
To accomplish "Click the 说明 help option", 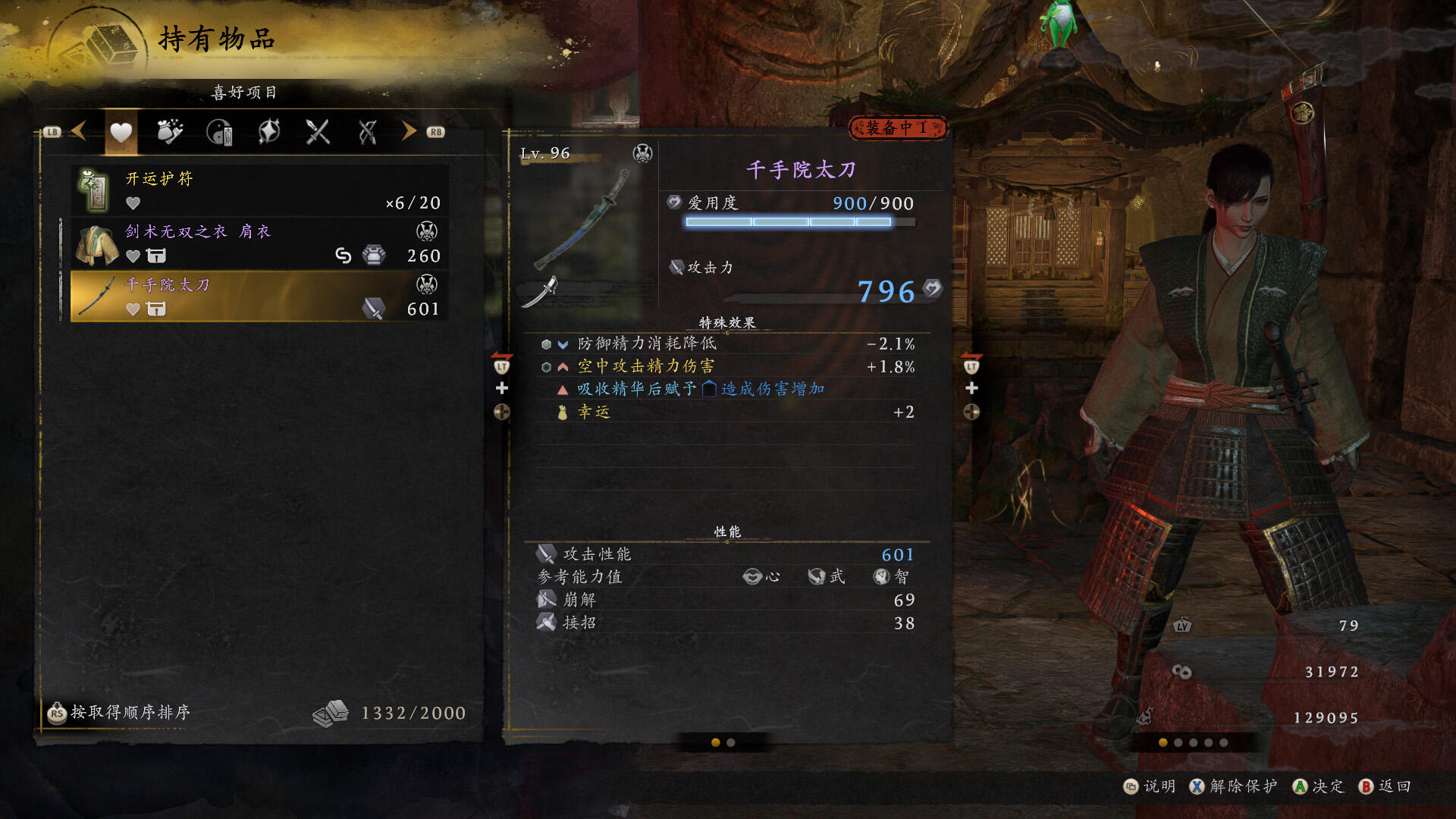I will click(x=1150, y=786).
